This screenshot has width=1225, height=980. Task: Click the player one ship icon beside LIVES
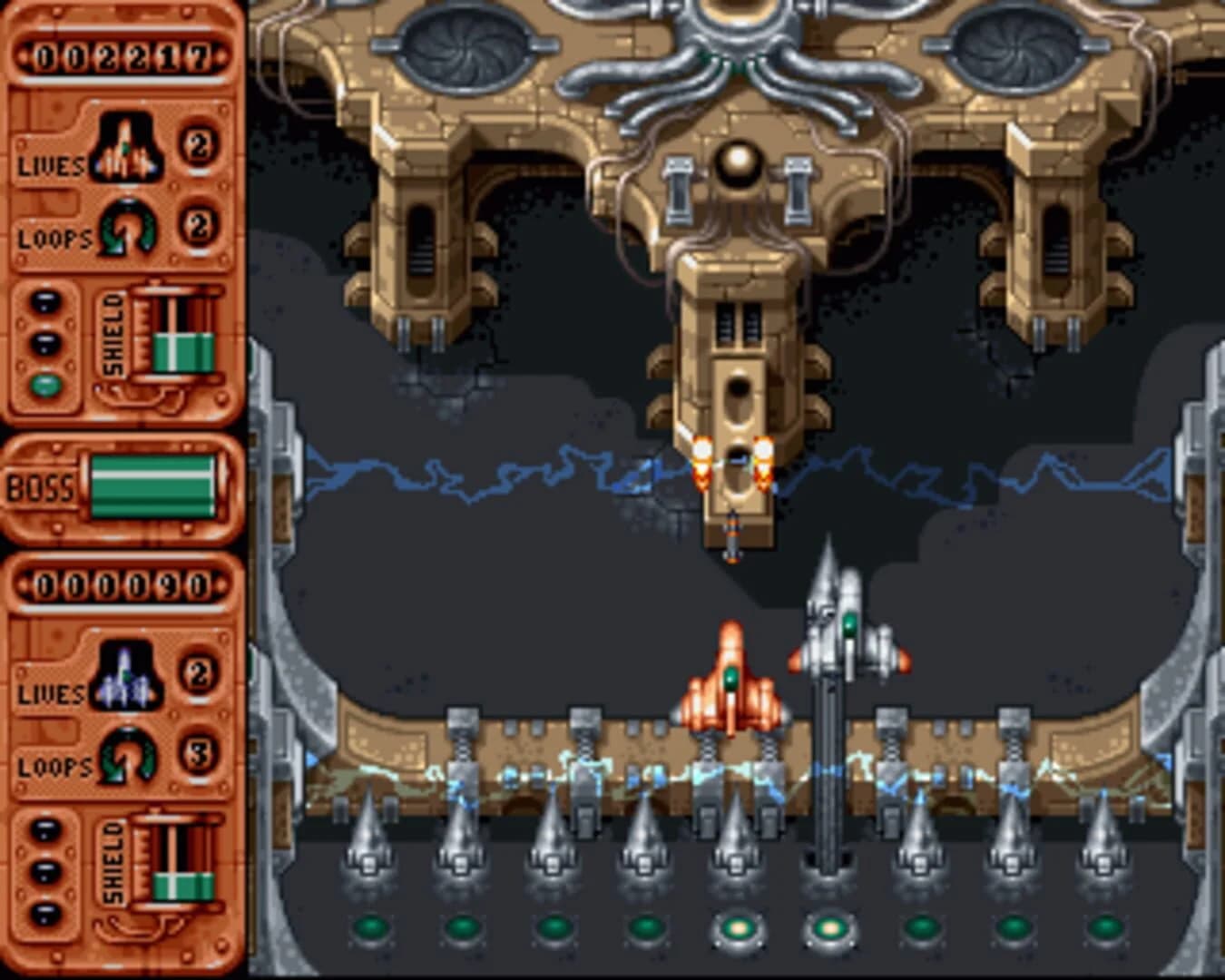[x=127, y=145]
